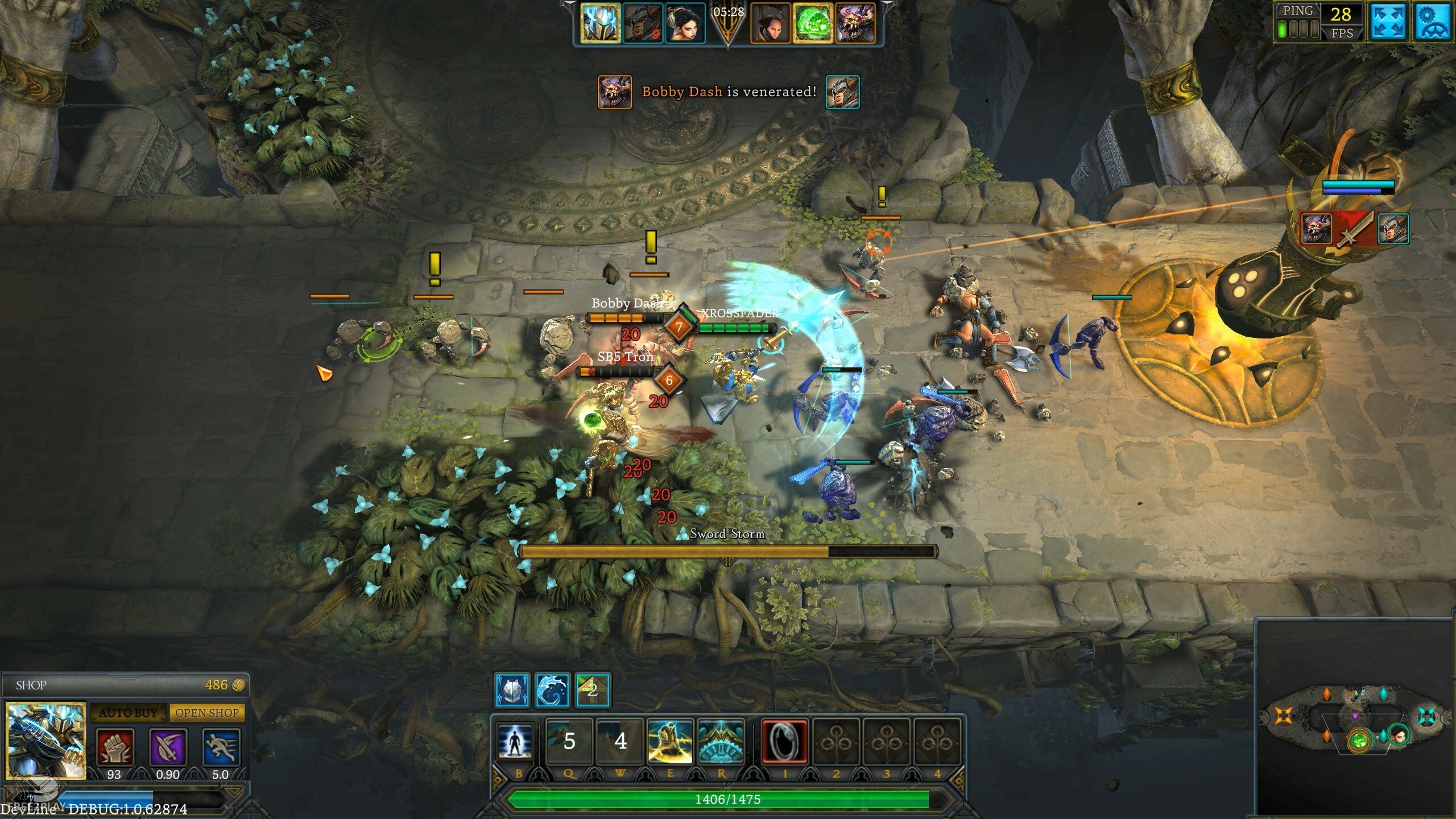The width and height of the screenshot is (1456, 819).
Task: Select the armored hero portrait in shop panel
Action: [45, 740]
